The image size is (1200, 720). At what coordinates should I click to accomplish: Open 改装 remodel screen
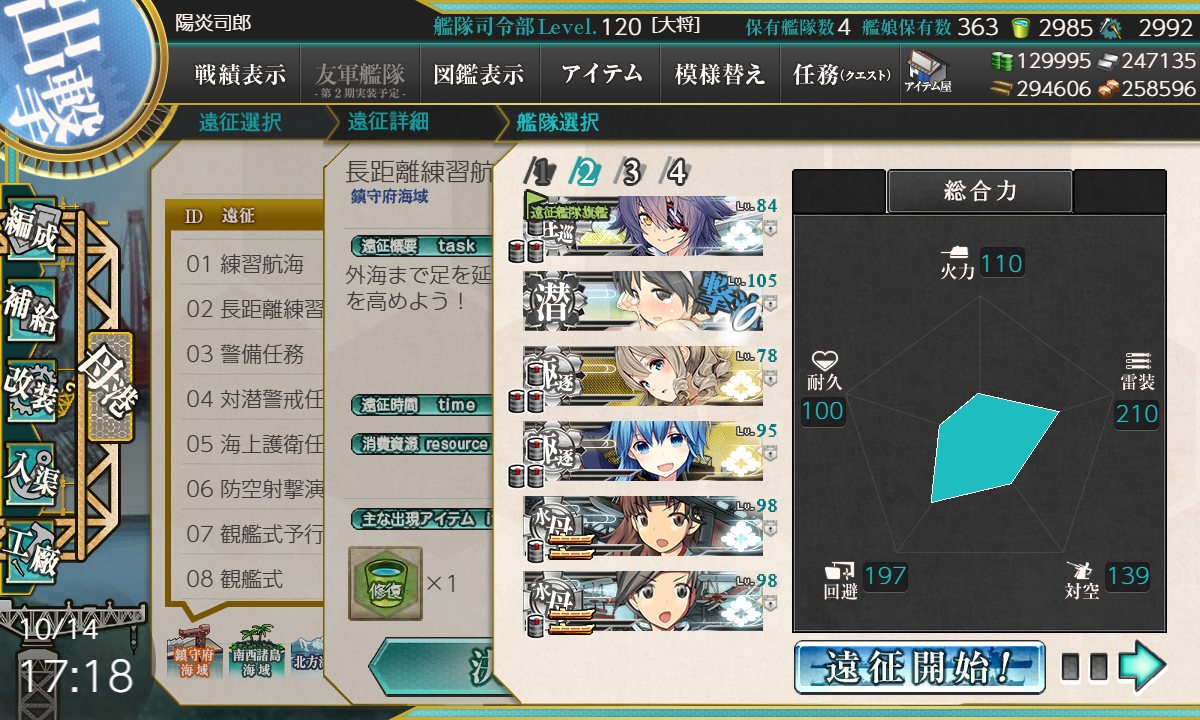(x=32, y=388)
